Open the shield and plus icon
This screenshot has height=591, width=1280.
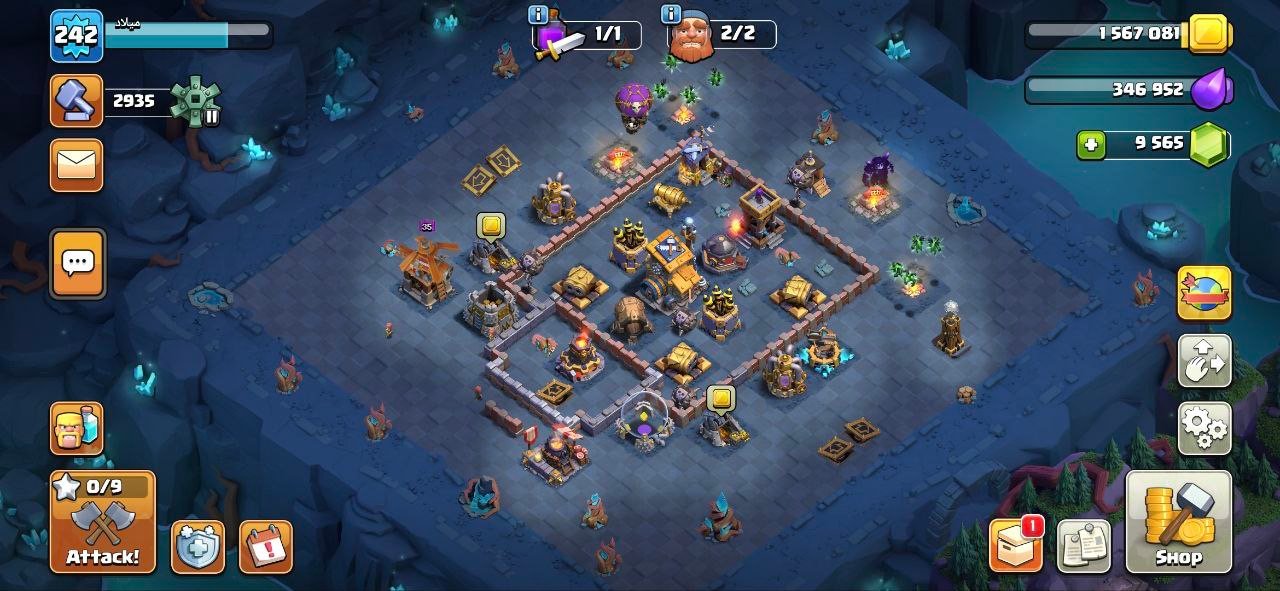(x=197, y=547)
